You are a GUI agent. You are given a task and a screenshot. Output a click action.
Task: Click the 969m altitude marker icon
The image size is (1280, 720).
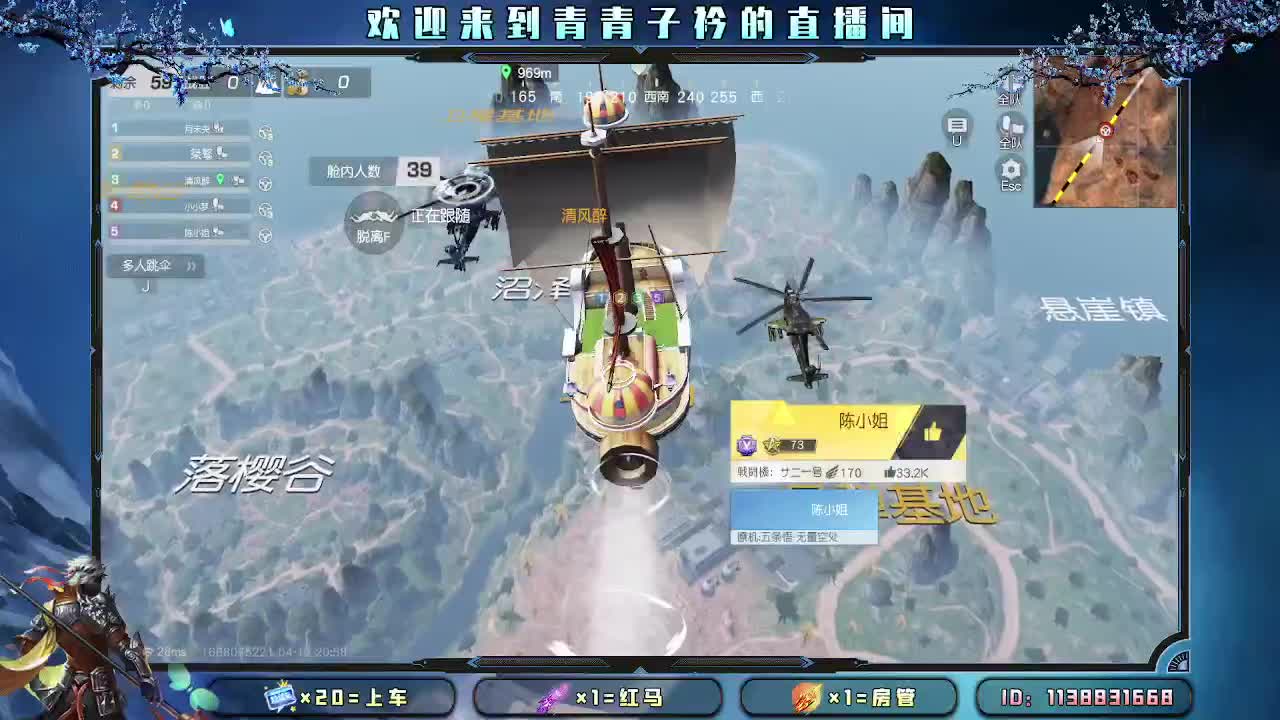coord(507,72)
